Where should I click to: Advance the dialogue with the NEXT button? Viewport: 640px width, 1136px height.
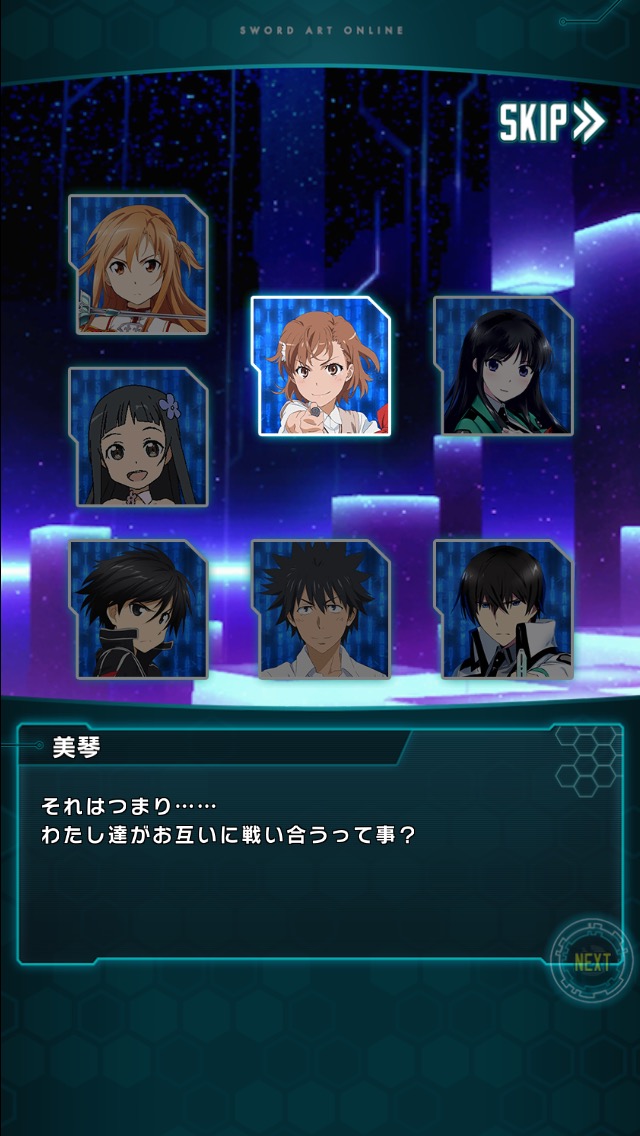[x=591, y=963]
